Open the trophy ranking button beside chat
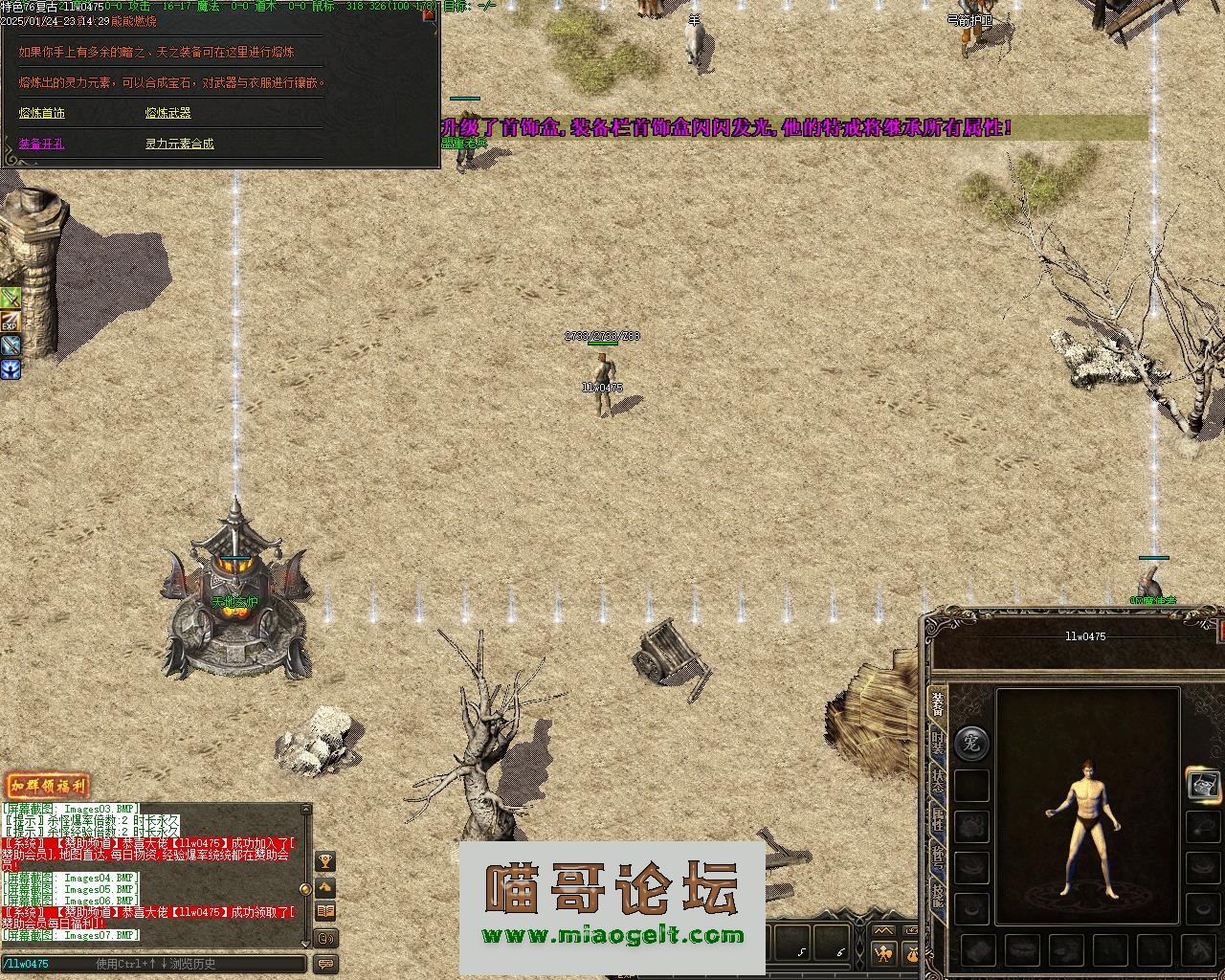 tap(325, 861)
